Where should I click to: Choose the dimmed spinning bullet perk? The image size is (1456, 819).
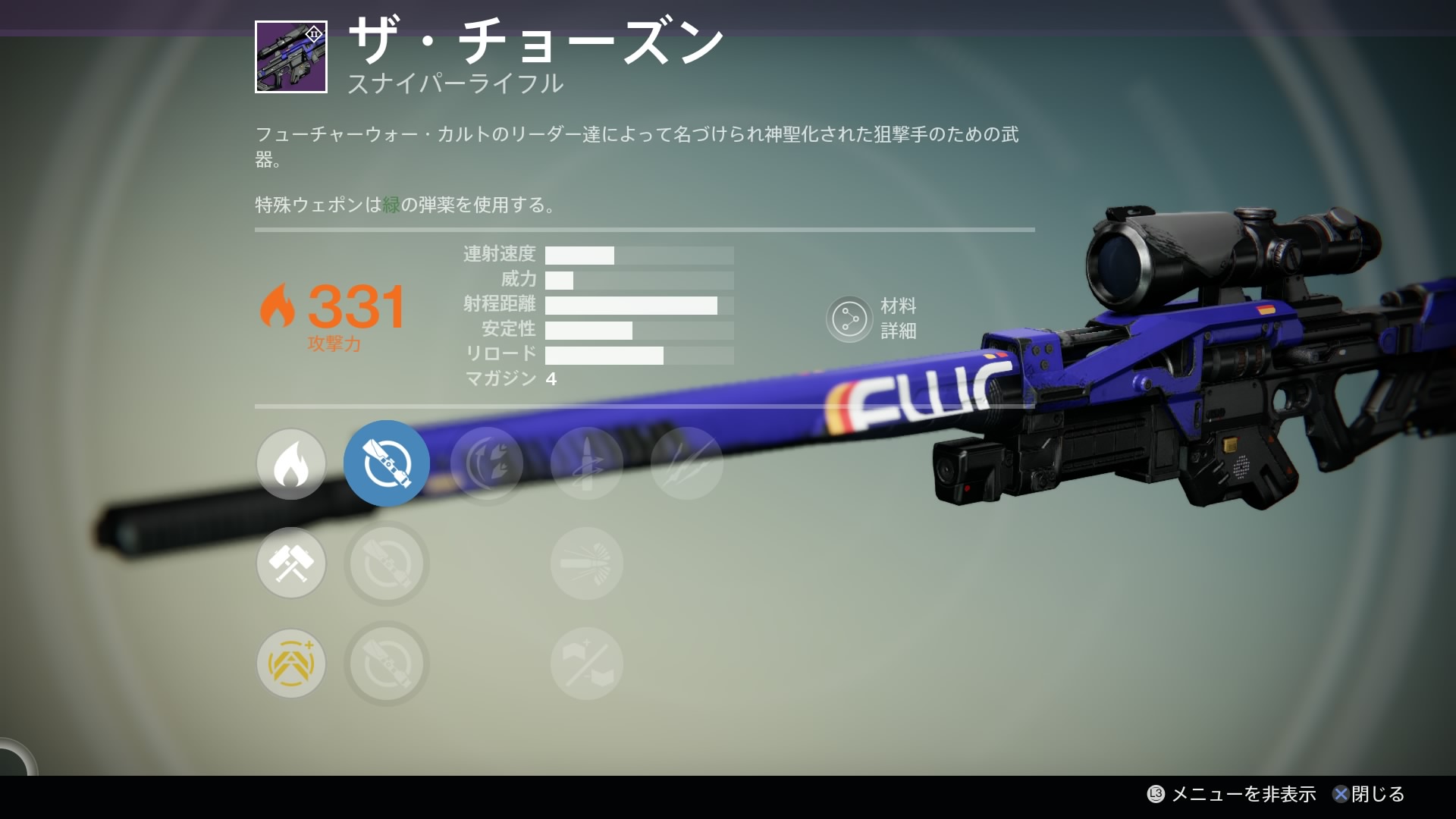(x=587, y=463)
